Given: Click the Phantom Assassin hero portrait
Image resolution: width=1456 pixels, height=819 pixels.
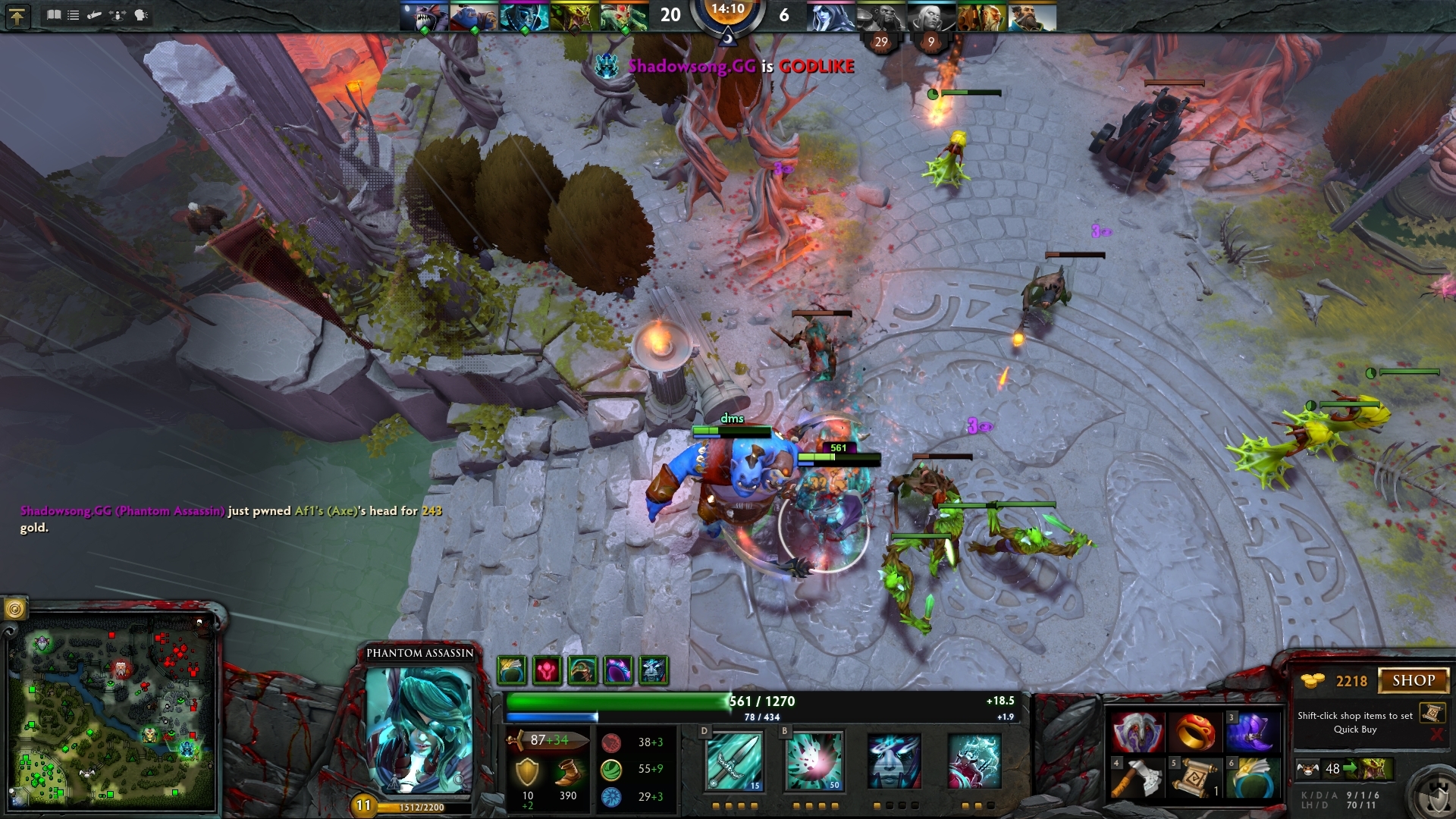Looking at the screenshot, I should 419,730.
